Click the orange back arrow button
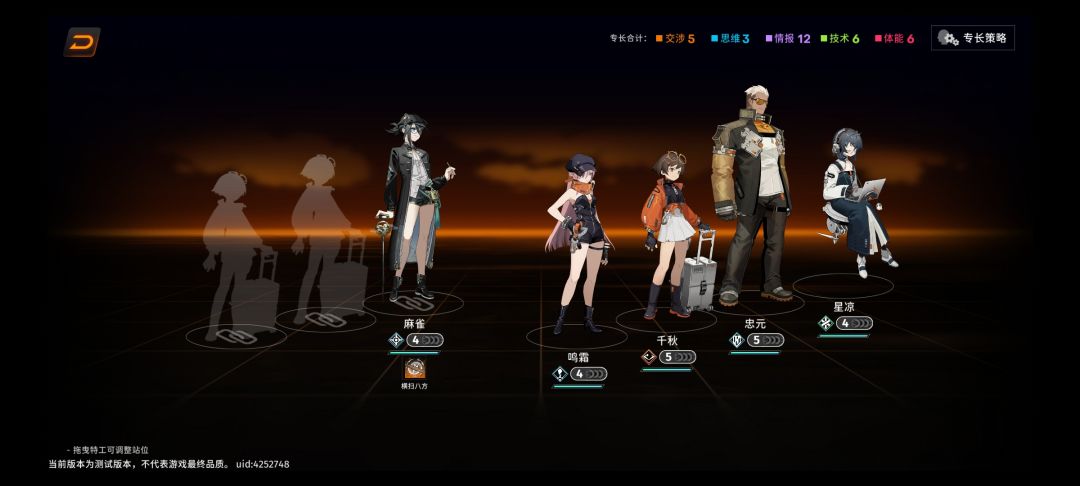This screenshot has width=1080, height=486. pyautogui.click(x=82, y=42)
